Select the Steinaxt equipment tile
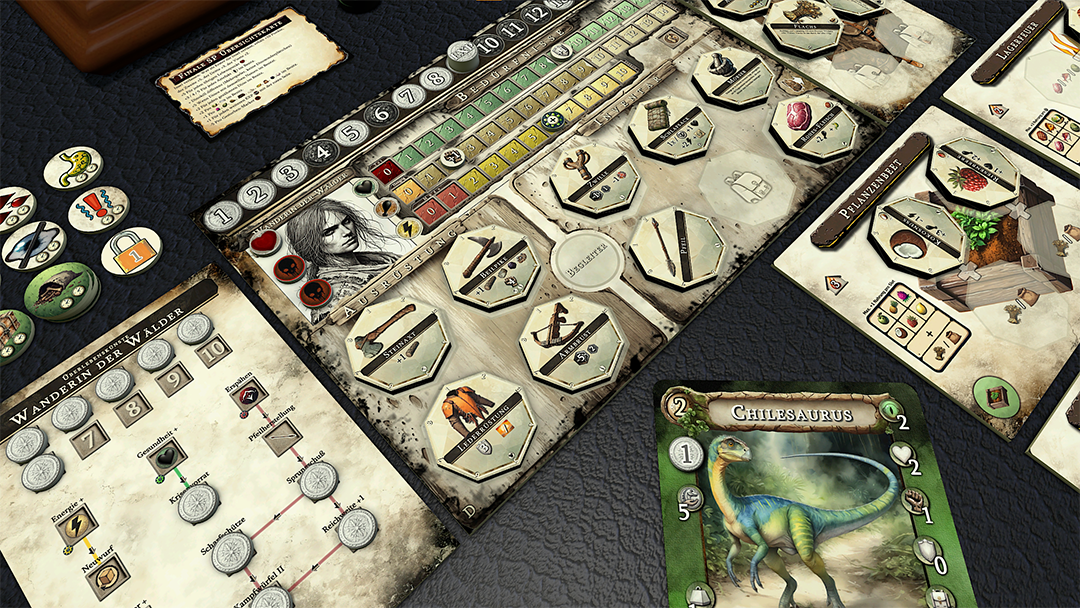Image resolution: width=1080 pixels, height=608 pixels. pyautogui.click(x=398, y=343)
